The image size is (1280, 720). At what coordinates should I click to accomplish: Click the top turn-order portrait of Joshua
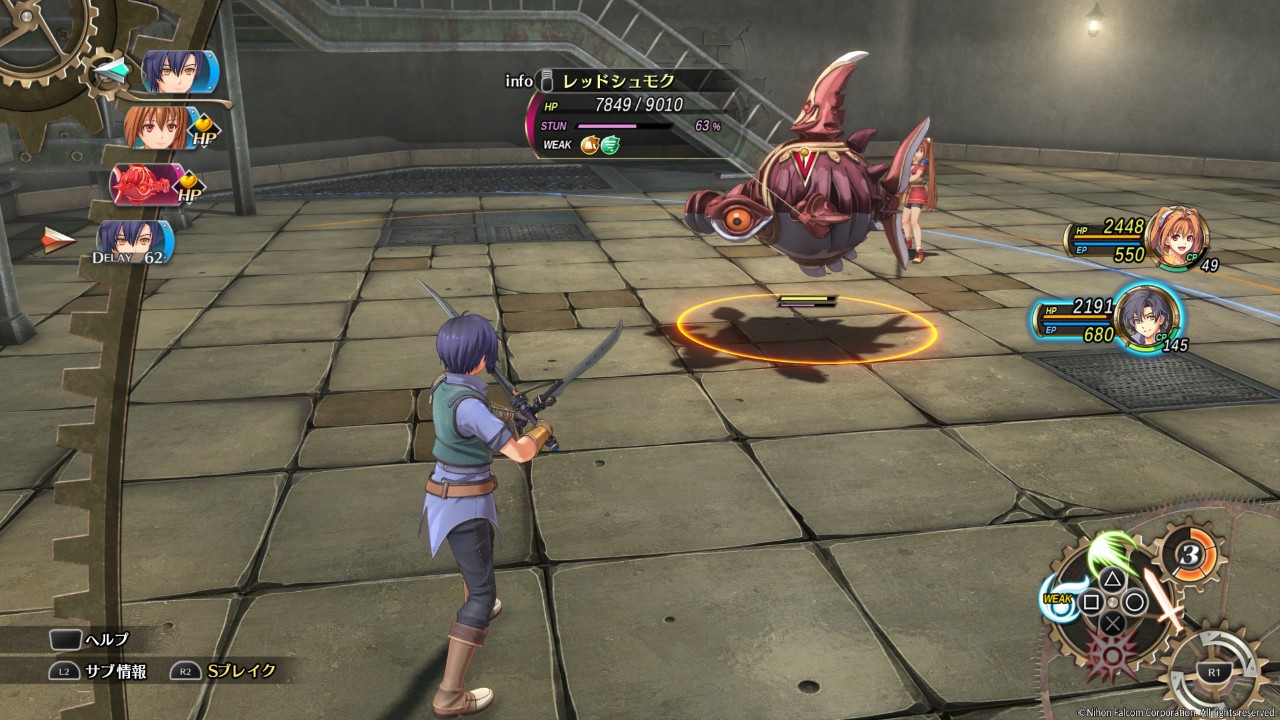pos(176,72)
